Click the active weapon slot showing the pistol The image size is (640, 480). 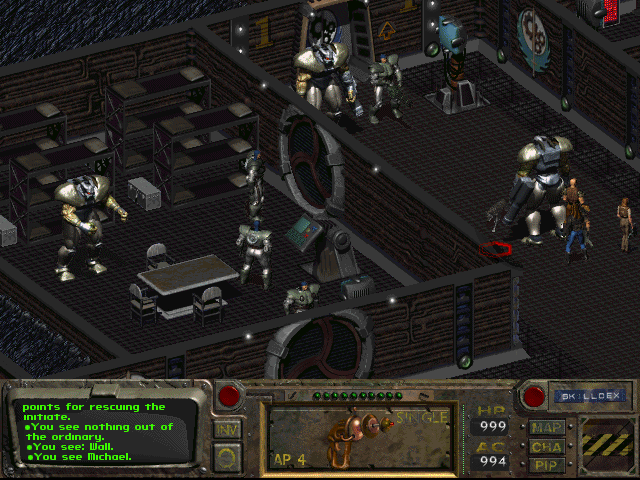click(x=360, y=436)
